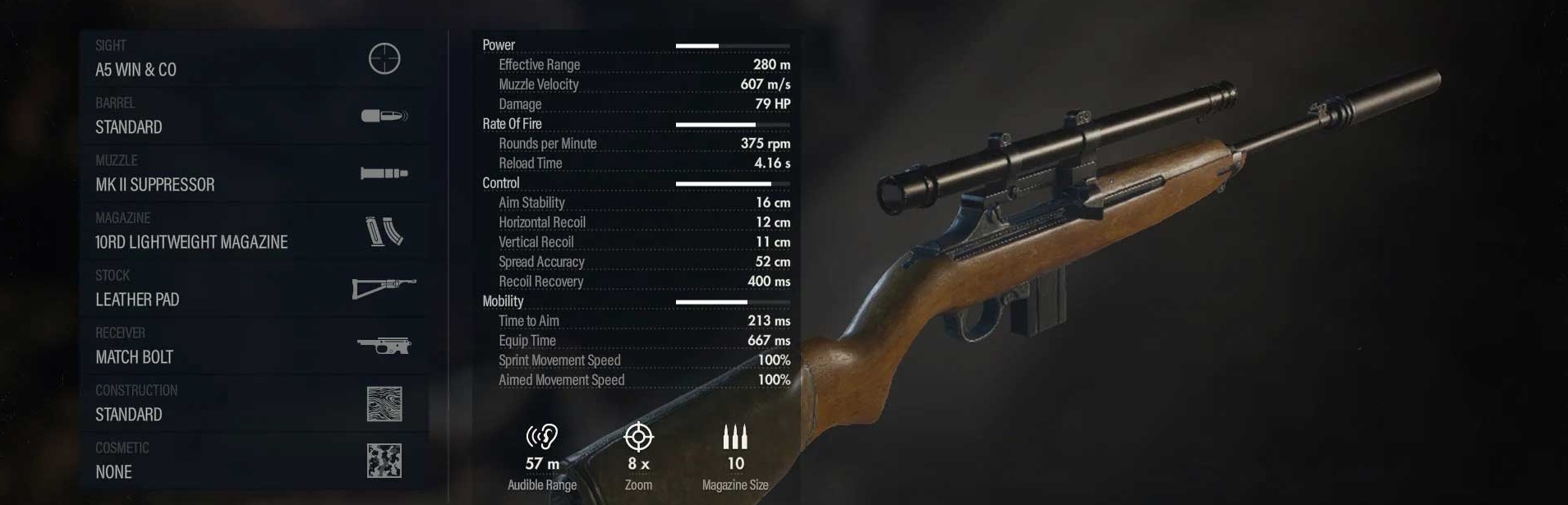Choose the Muzzle MK II Suppressor slot
This screenshot has width=1568, height=505.
point(253,173)
